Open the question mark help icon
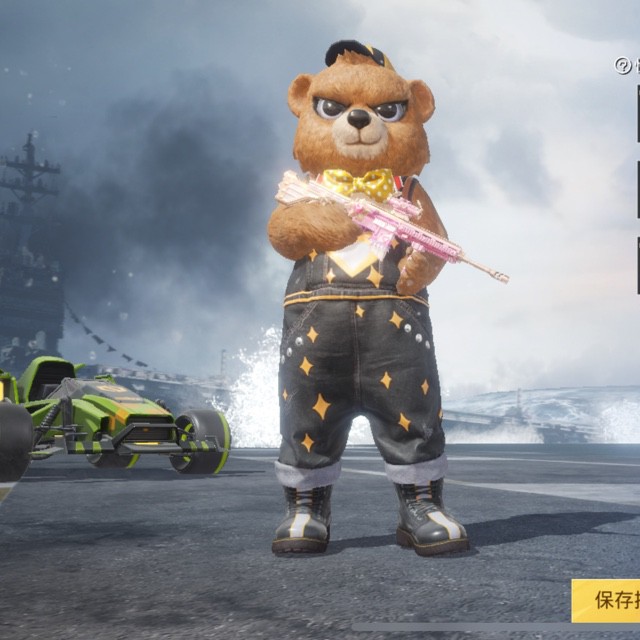This screenshot has width=640, height=640. [x=623, y=66]
